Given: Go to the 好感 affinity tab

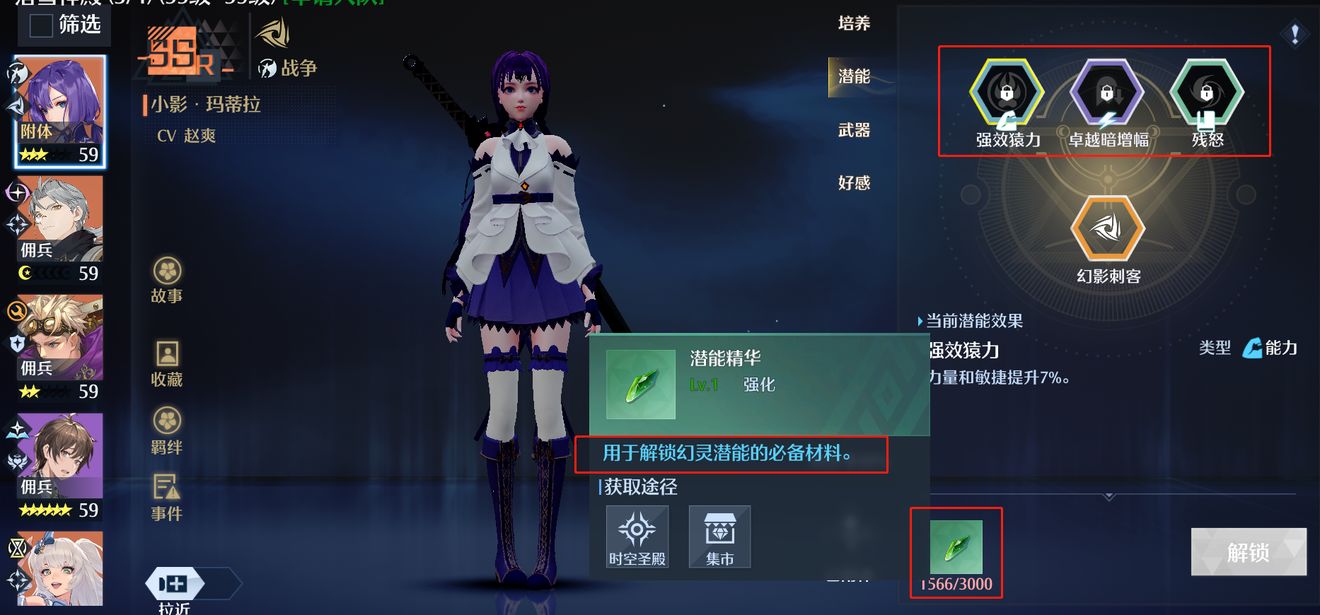Looking at the screenshot, I should tap(853, 183).
